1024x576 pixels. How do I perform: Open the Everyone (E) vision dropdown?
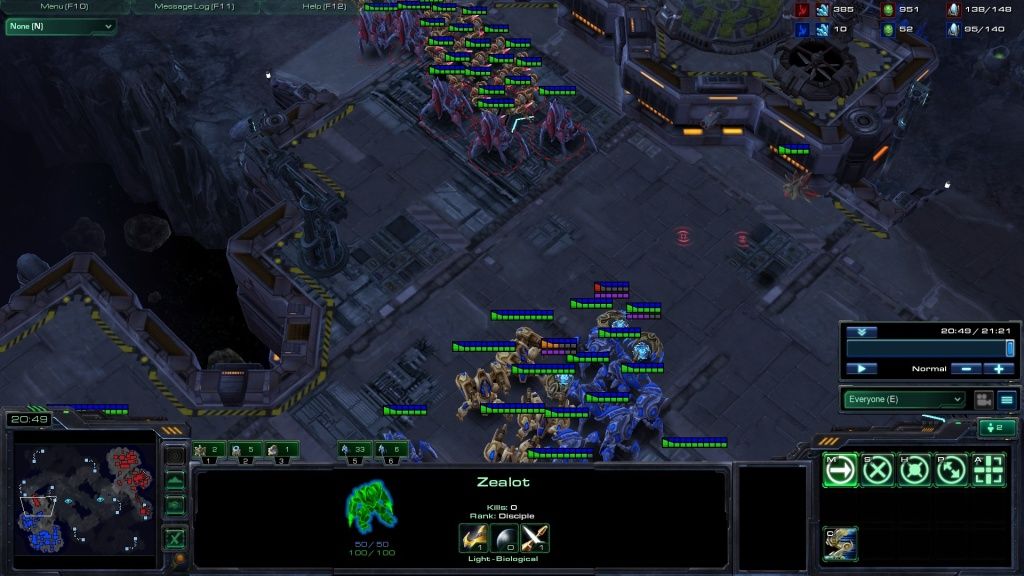pos(903,399)
